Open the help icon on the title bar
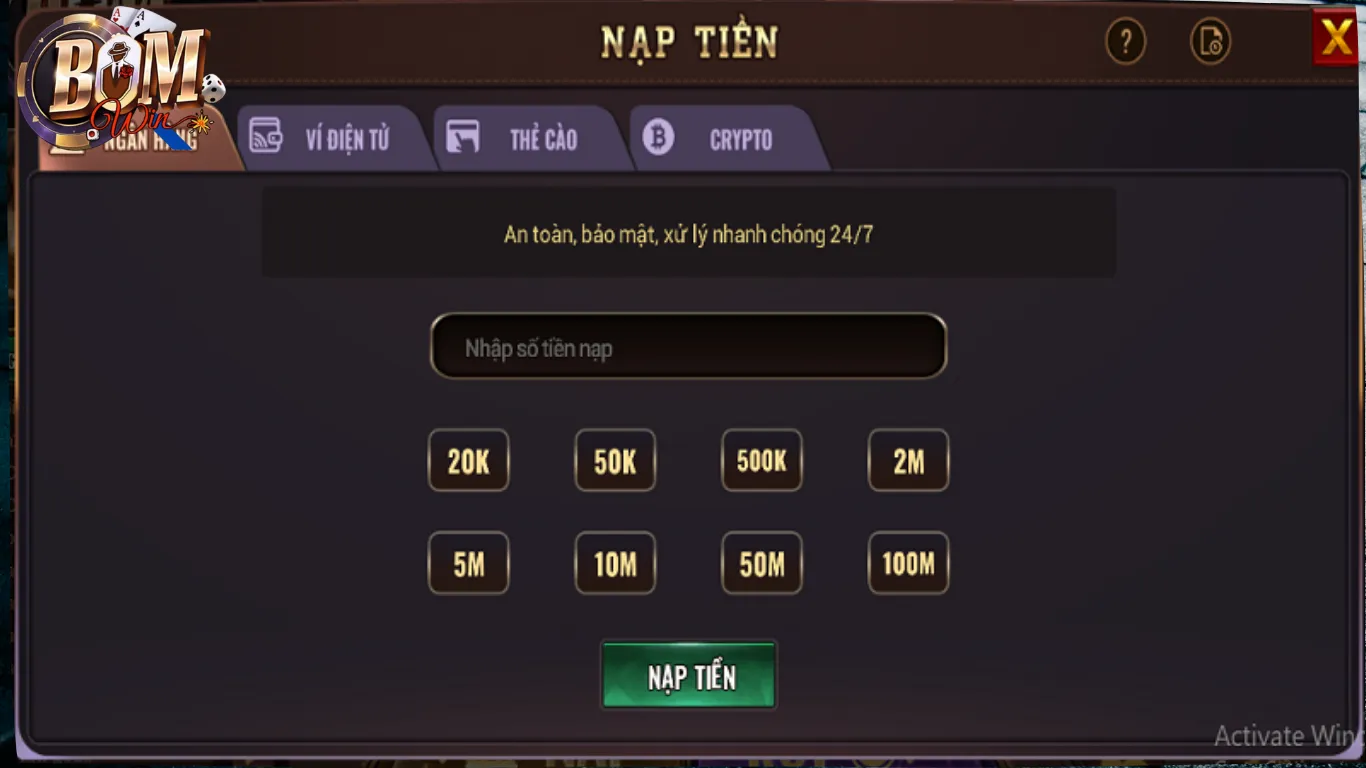 tap(1126, 42)
